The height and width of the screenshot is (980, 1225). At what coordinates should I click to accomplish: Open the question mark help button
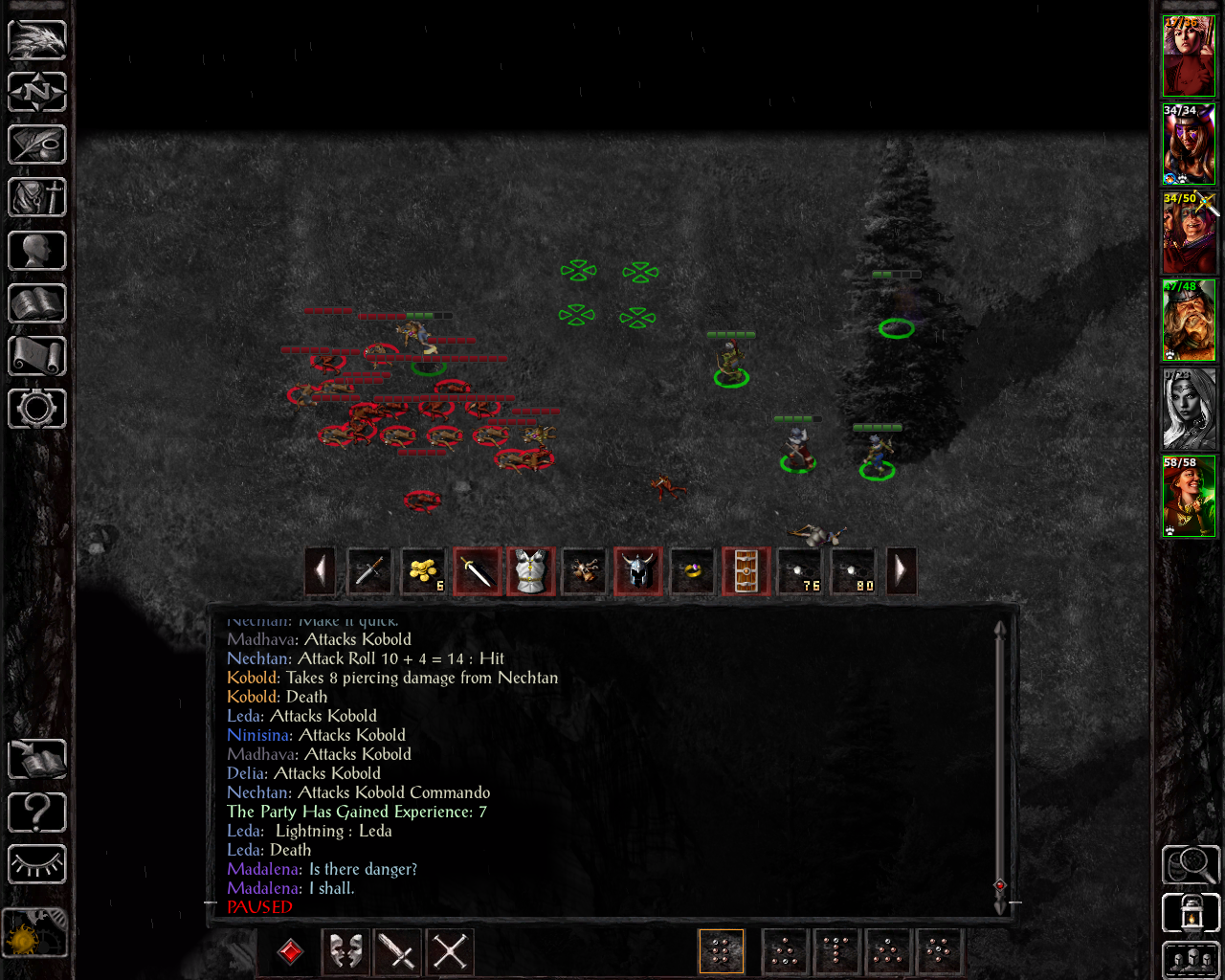(37, 813)
